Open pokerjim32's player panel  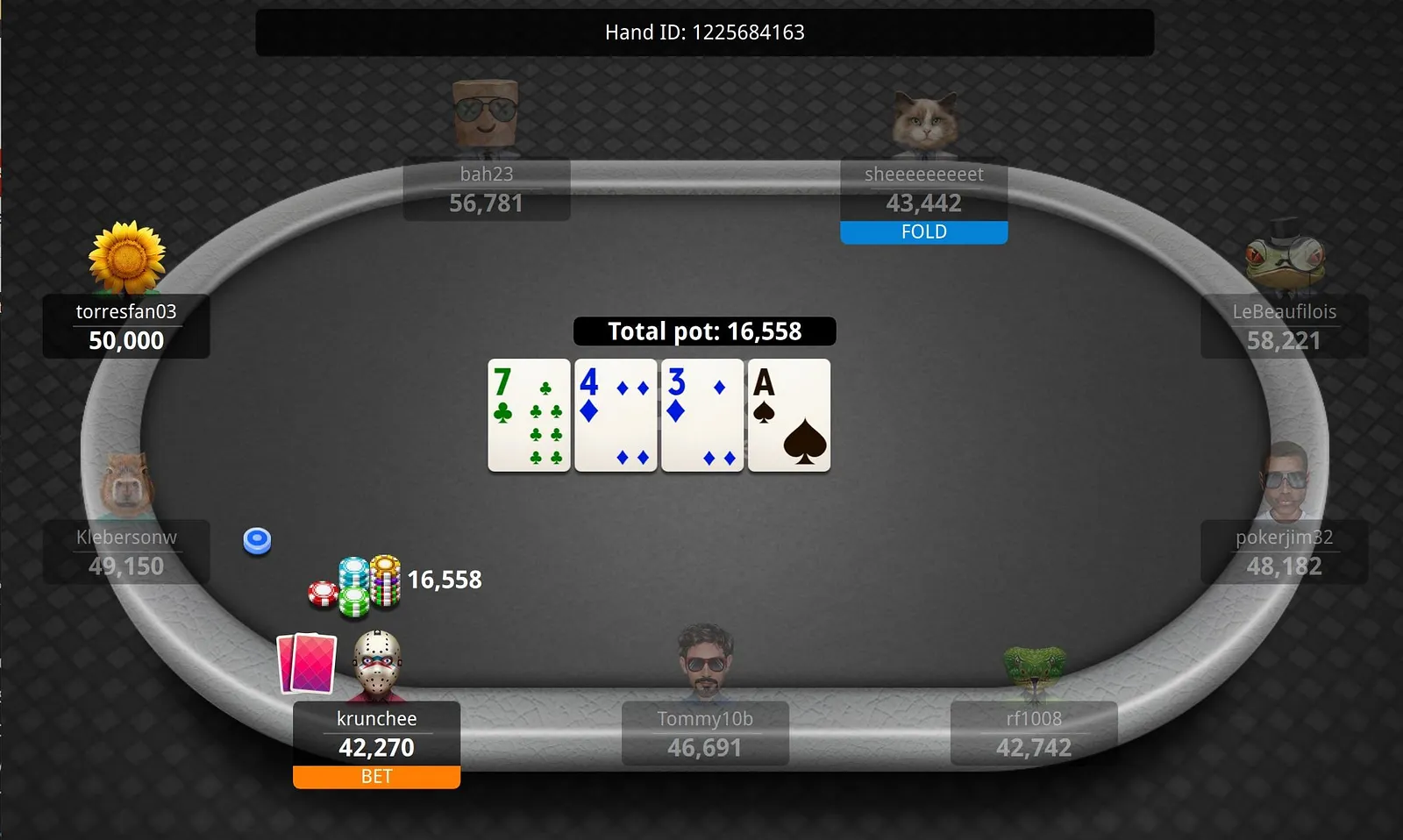point(1284,552)
